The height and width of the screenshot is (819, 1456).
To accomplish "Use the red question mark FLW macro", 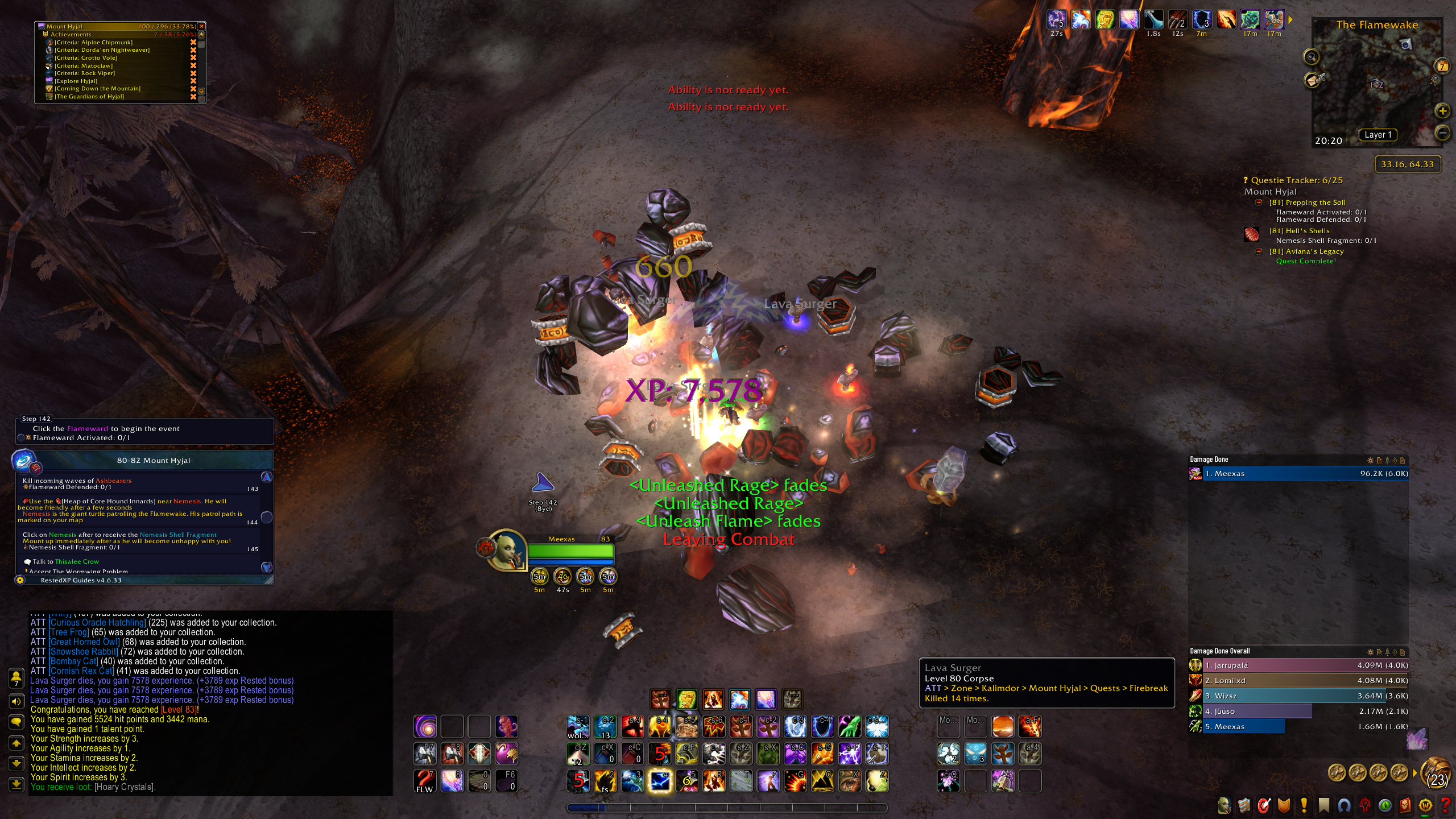I will pyautogui.click(x=425, y=781).
